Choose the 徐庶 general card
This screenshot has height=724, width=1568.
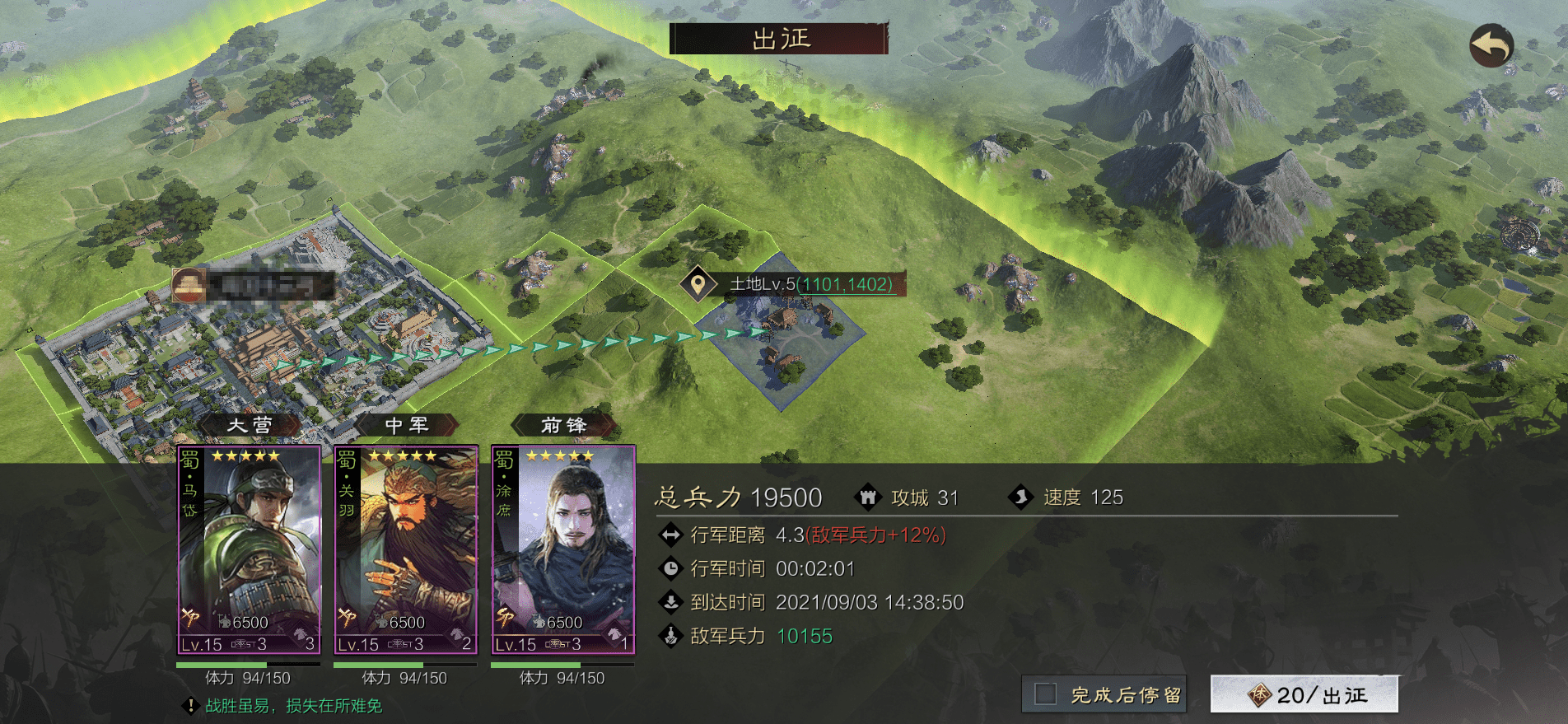[x=563, y=549]
